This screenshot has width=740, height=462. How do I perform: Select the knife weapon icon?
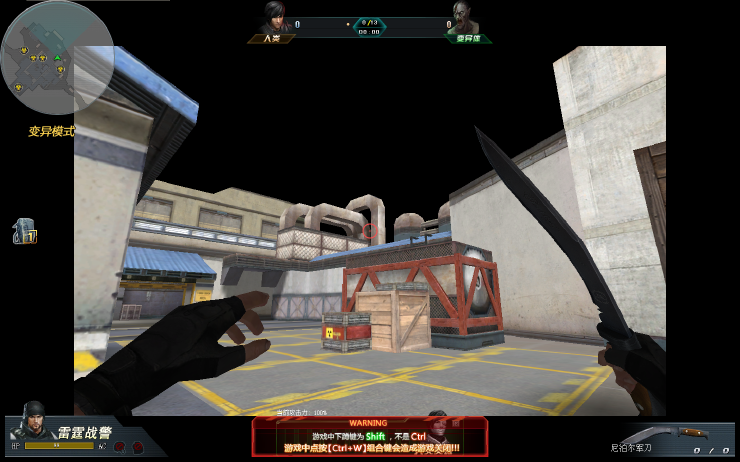(x=692, y=433)
